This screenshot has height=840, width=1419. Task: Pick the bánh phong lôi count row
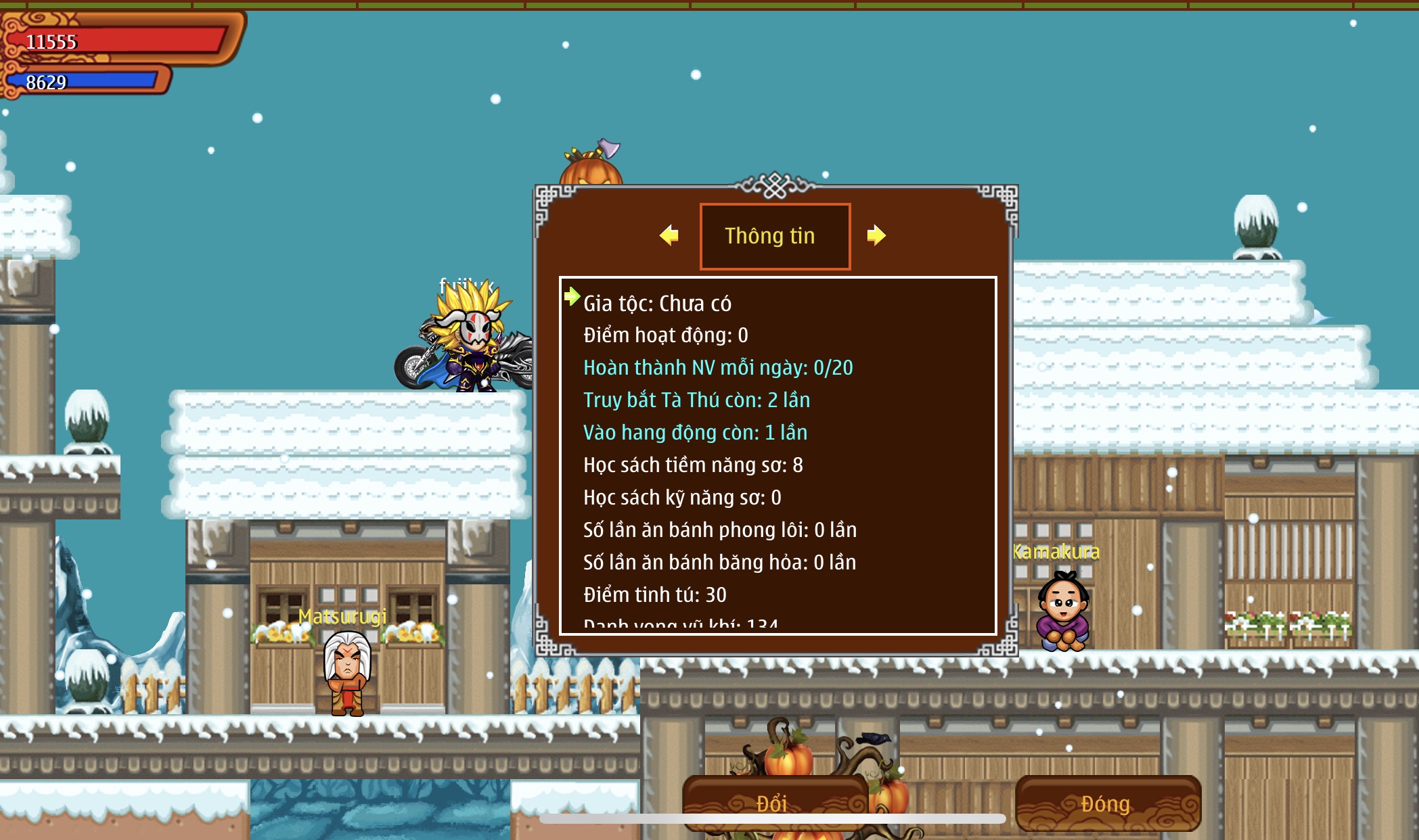pos(719,530)
